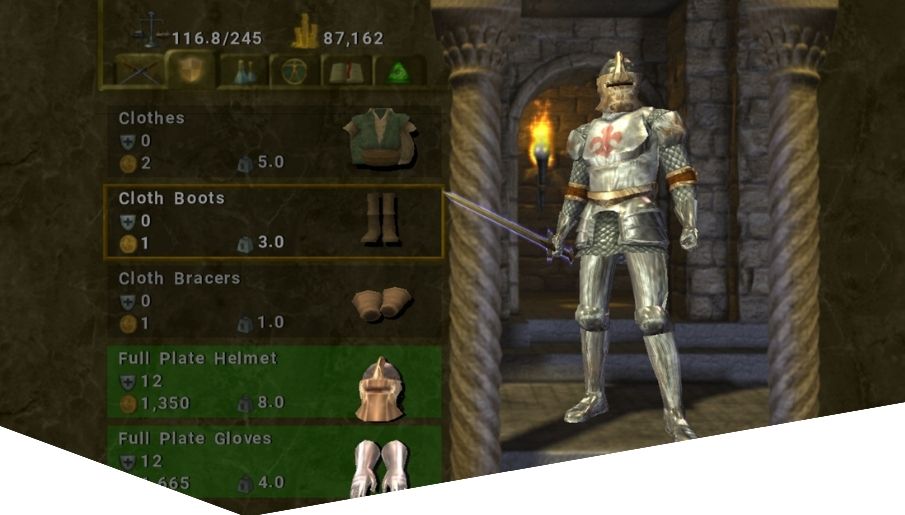Pick the Cloth Bracers item
This screenshot has height=515, width=905.
pyautogui.click(x=273, y=301)
